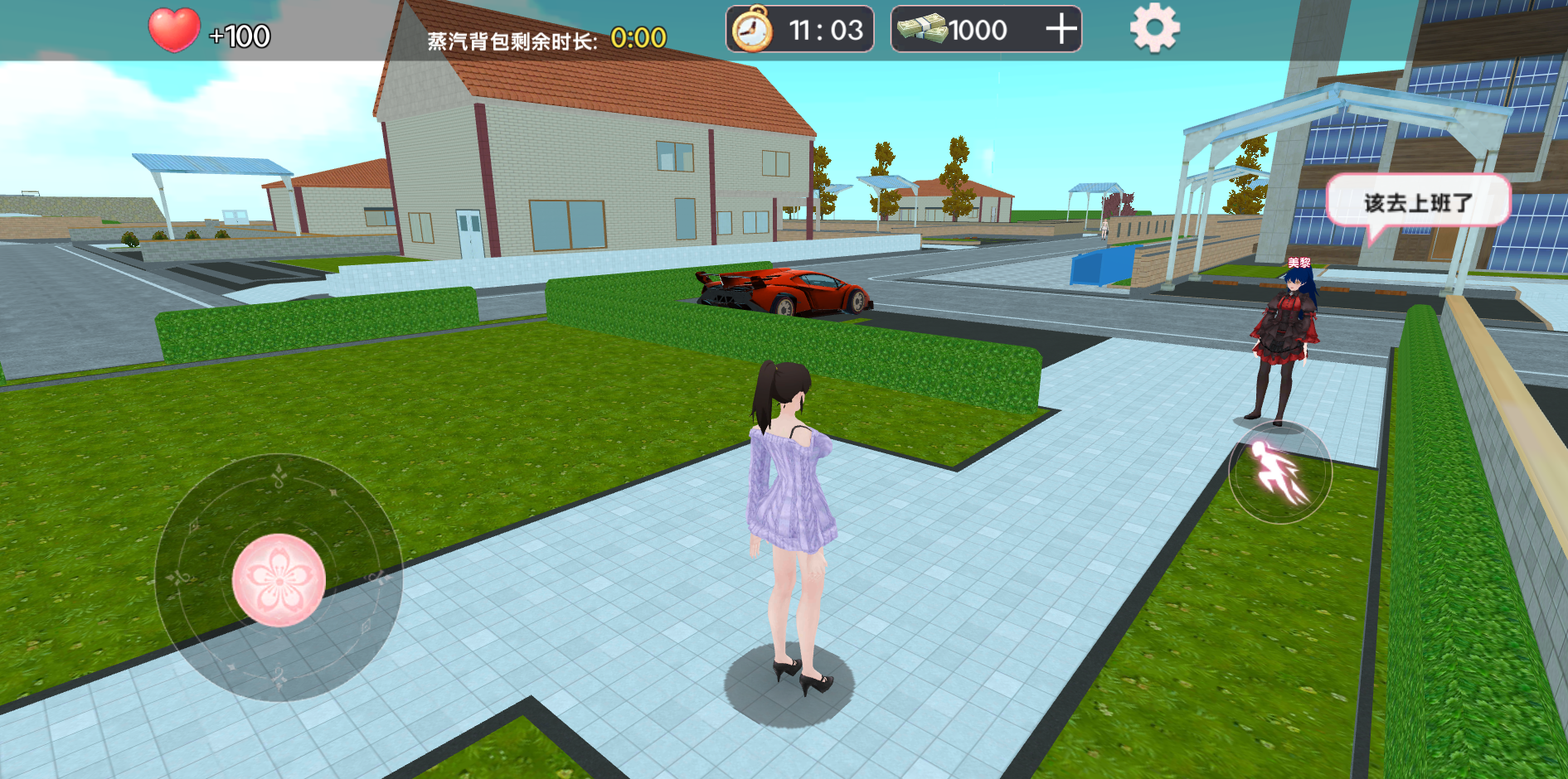Activate the sprint running figure button
The width and height of the screenshot is (1568, 779).
coord(1279,473)
